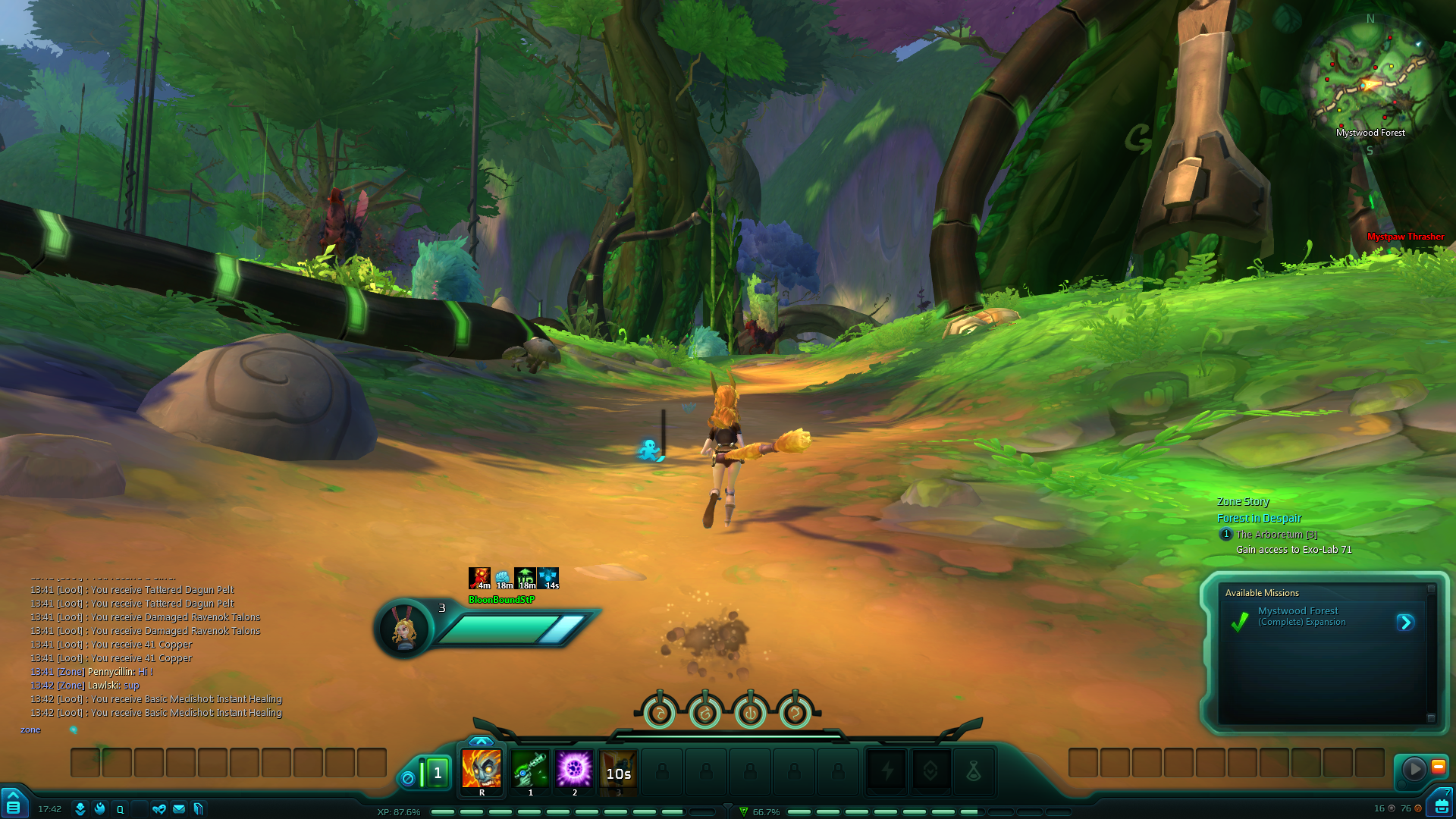
Task: Select the ability on 10s cooldown
Action: [618, 772]
